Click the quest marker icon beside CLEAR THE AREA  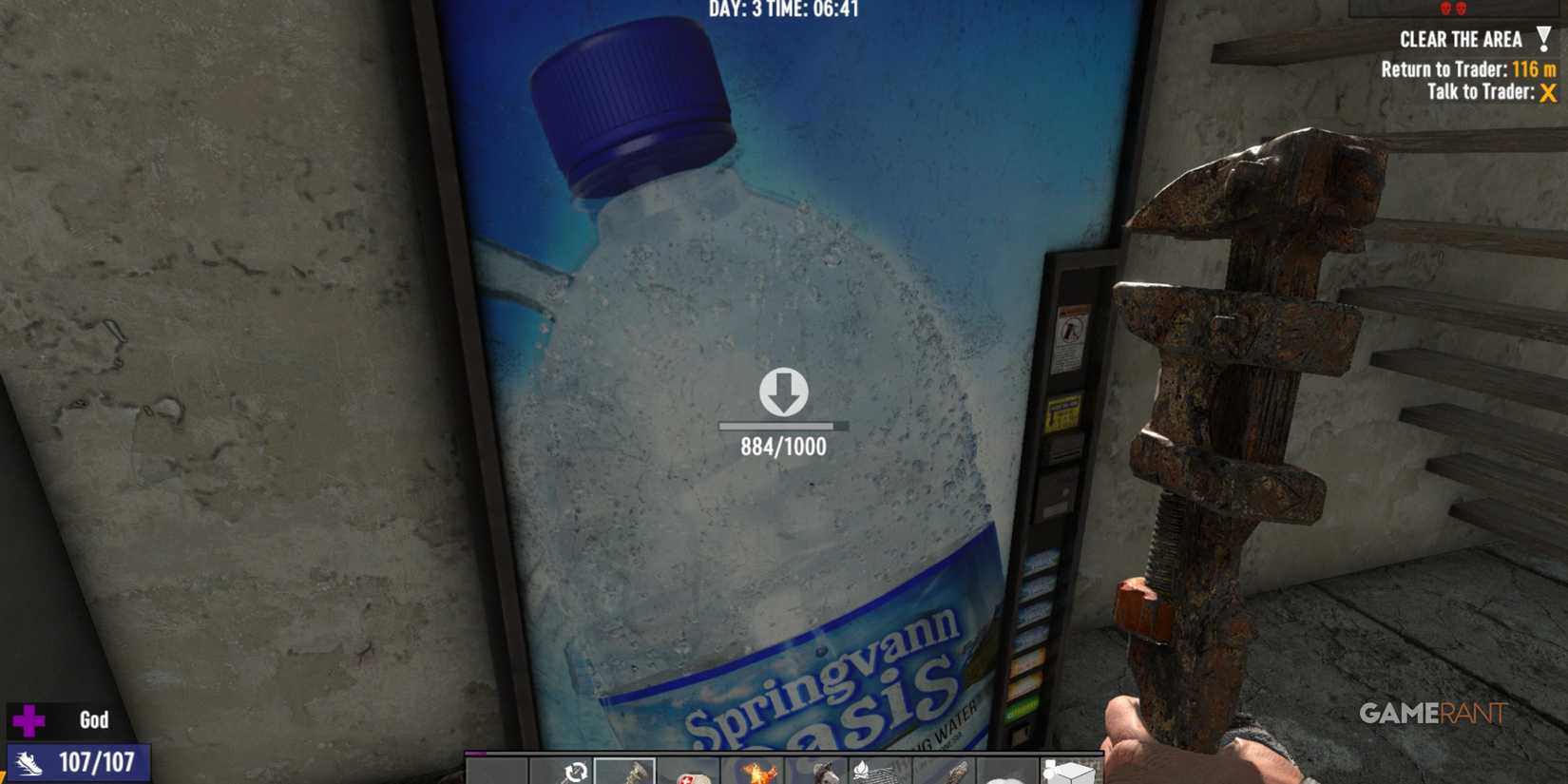(1546, 38)
